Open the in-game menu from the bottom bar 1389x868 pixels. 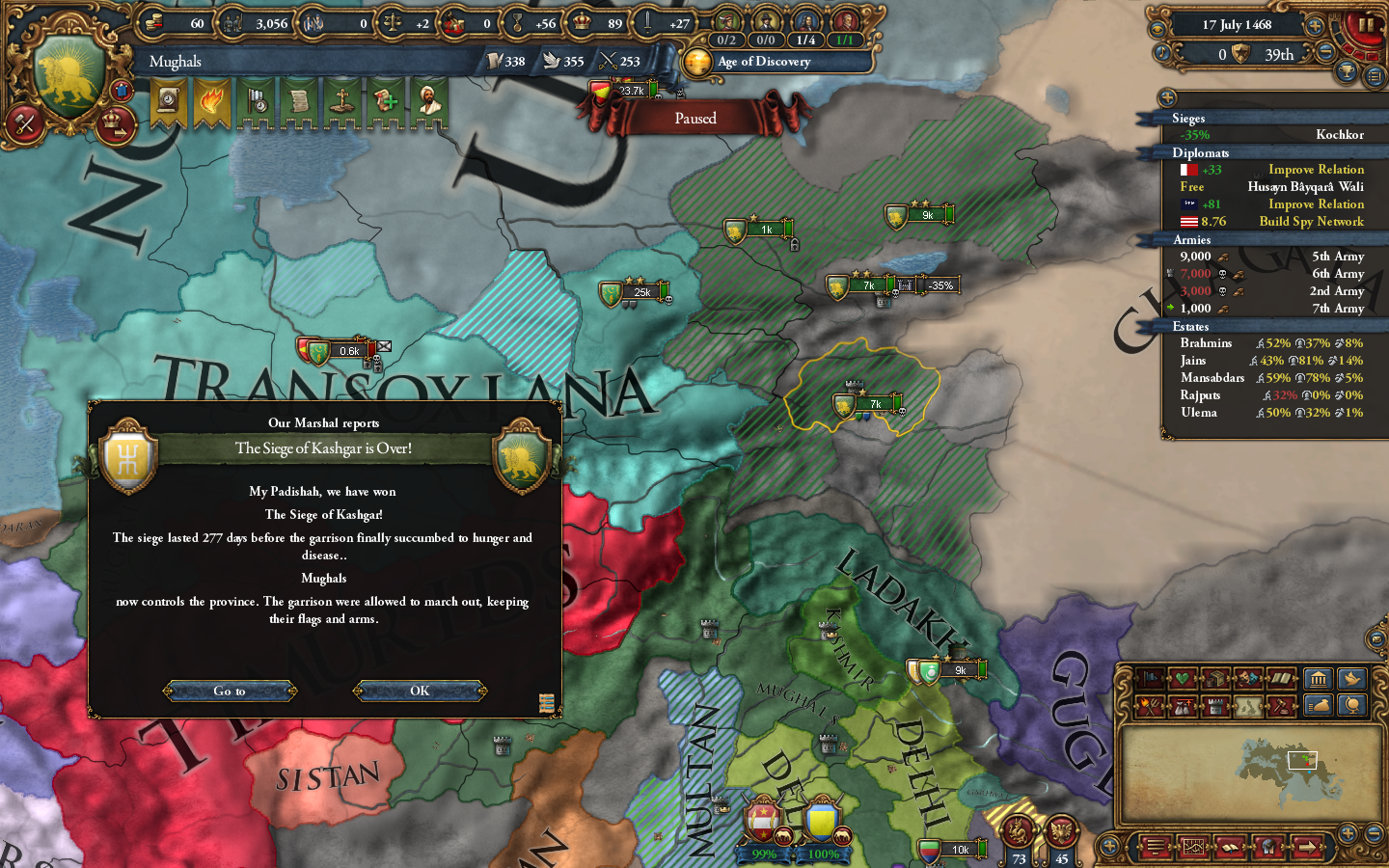[1154, 847]
